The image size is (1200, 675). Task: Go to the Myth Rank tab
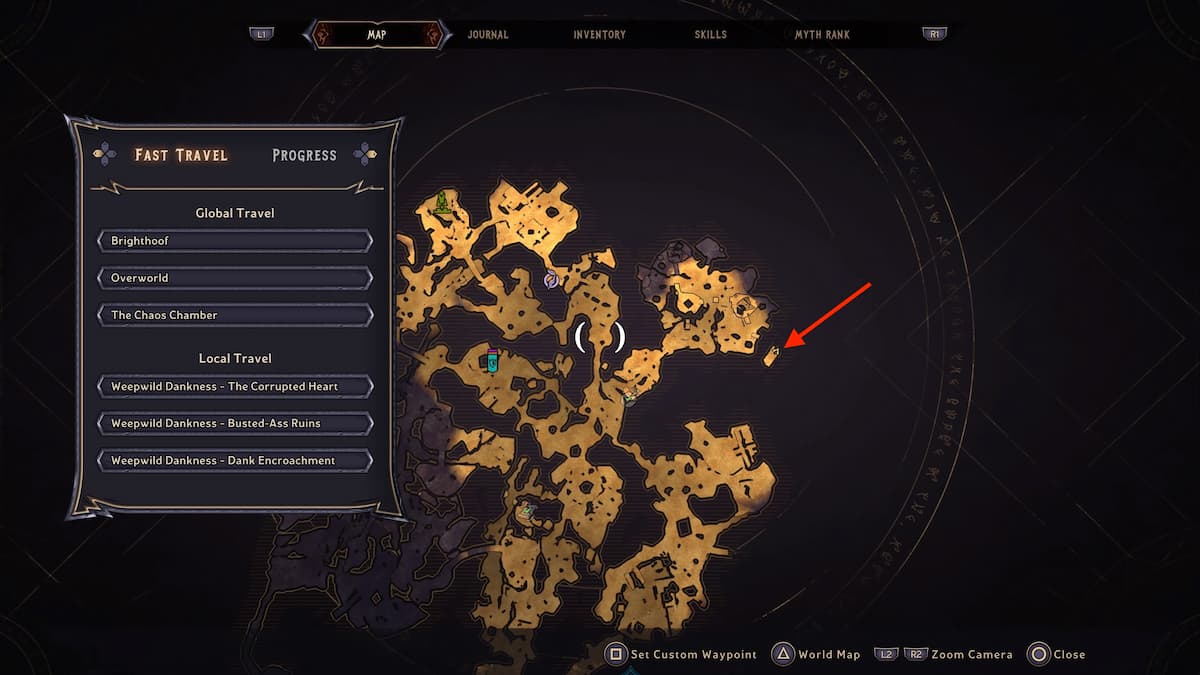point(824,34)
